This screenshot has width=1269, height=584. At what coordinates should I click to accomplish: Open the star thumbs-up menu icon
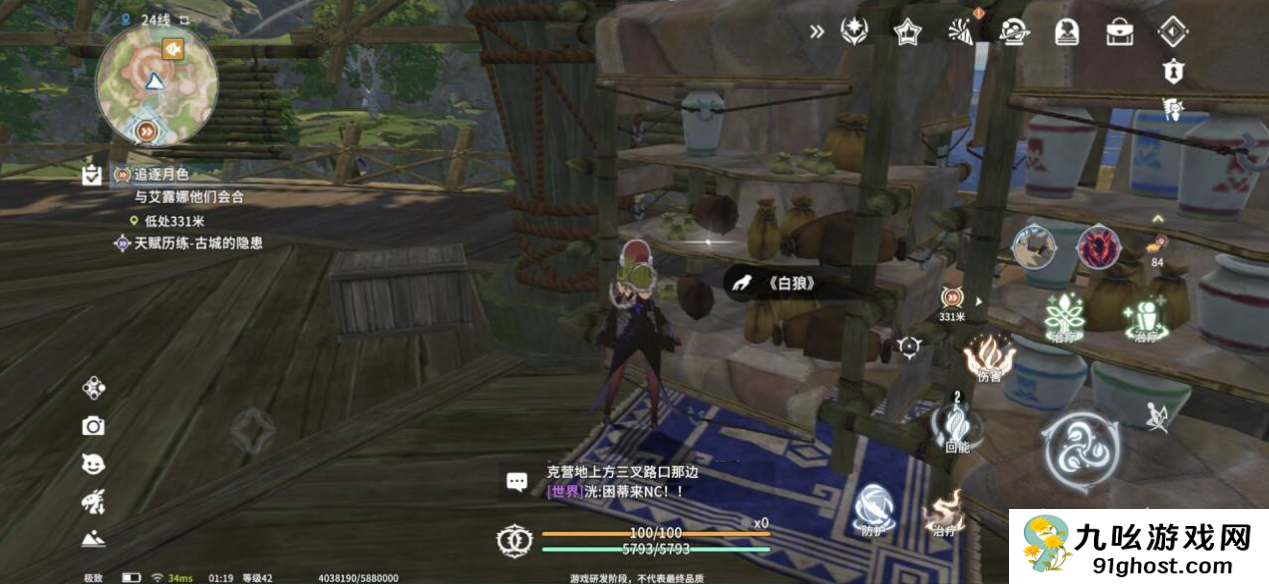[x=907, y=31]
